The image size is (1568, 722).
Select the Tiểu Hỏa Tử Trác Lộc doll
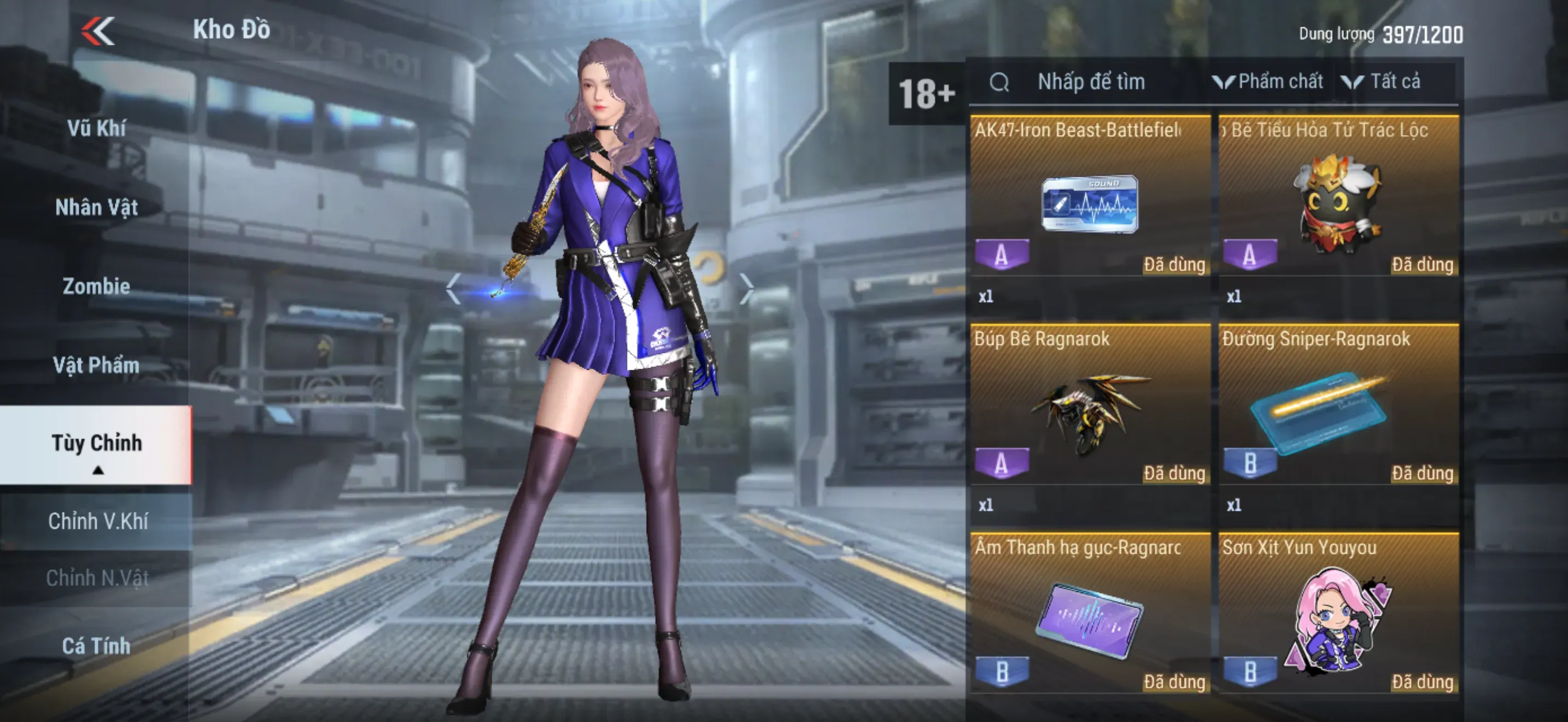click(x=1338, y=204)
